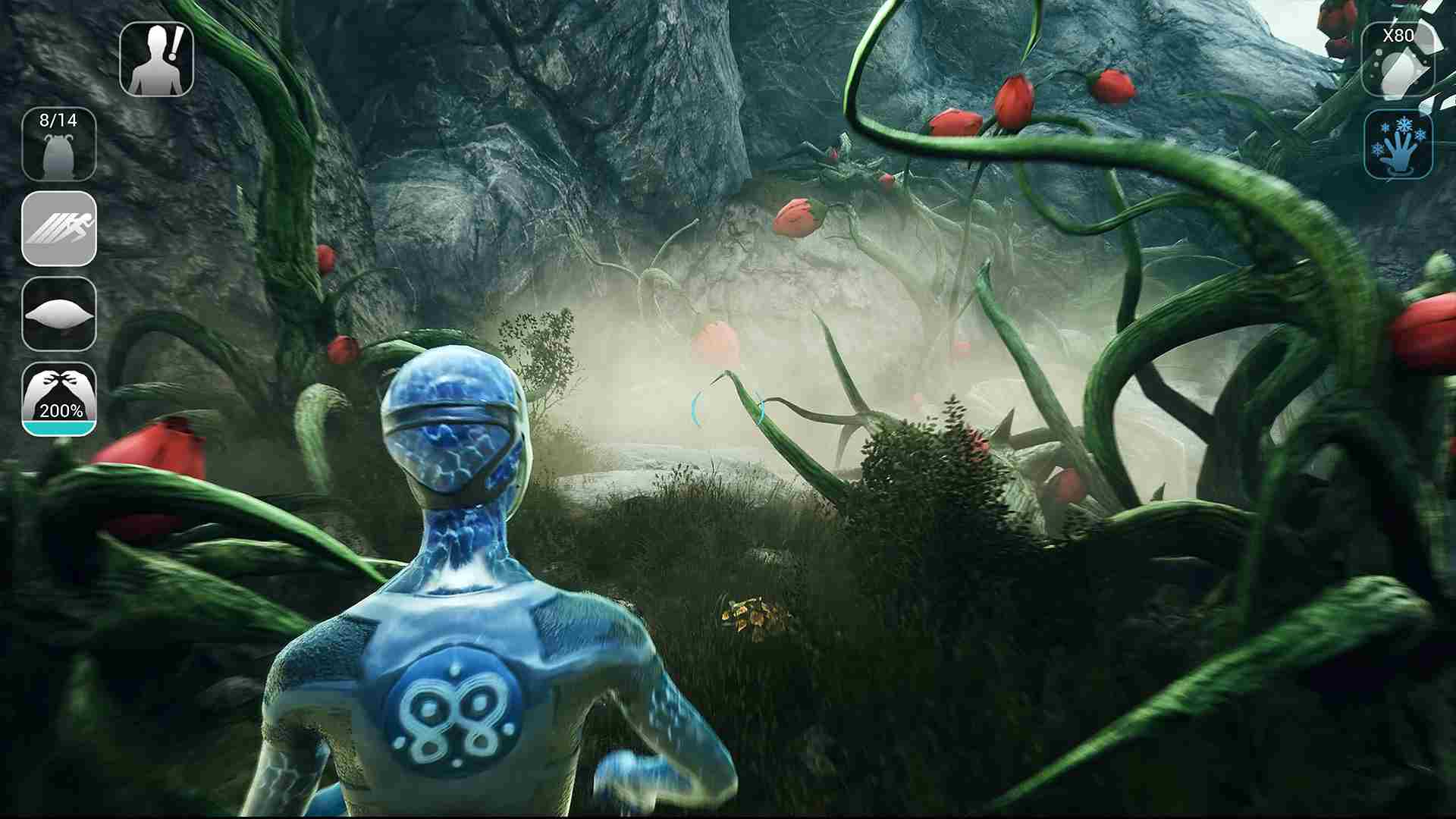Activate the sprint ability icon

[59, 231]
